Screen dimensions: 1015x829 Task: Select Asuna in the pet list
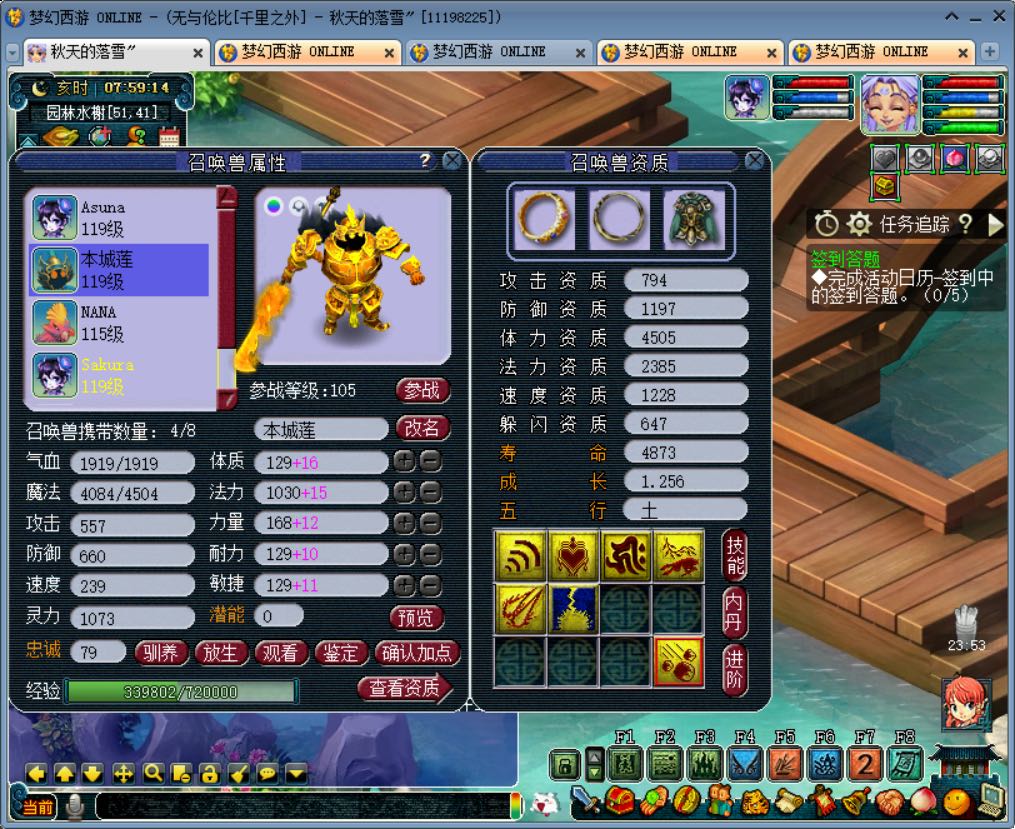[120, 218]
